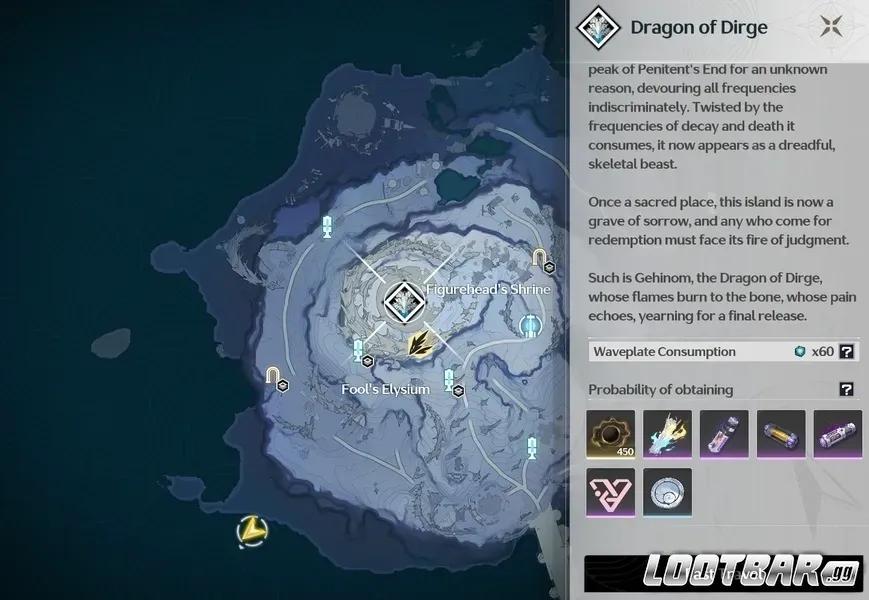Inspect the purple cylindrical tube reward
869x600 pixels.
coord(837,434)
